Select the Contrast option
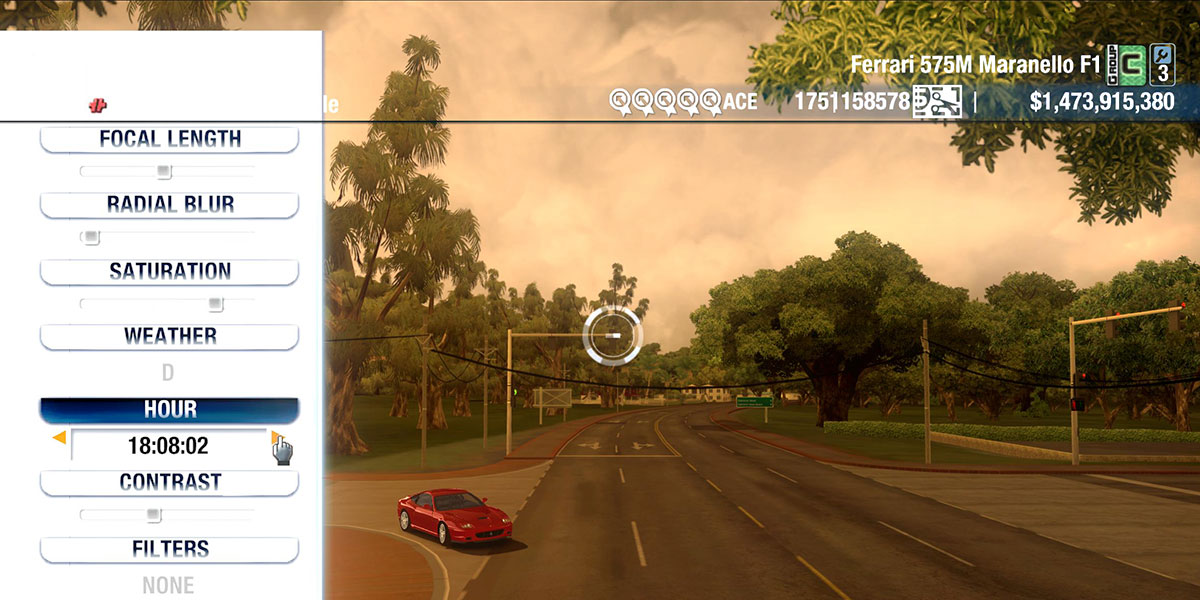This screenshot has height=600, width=1200. 169,482
